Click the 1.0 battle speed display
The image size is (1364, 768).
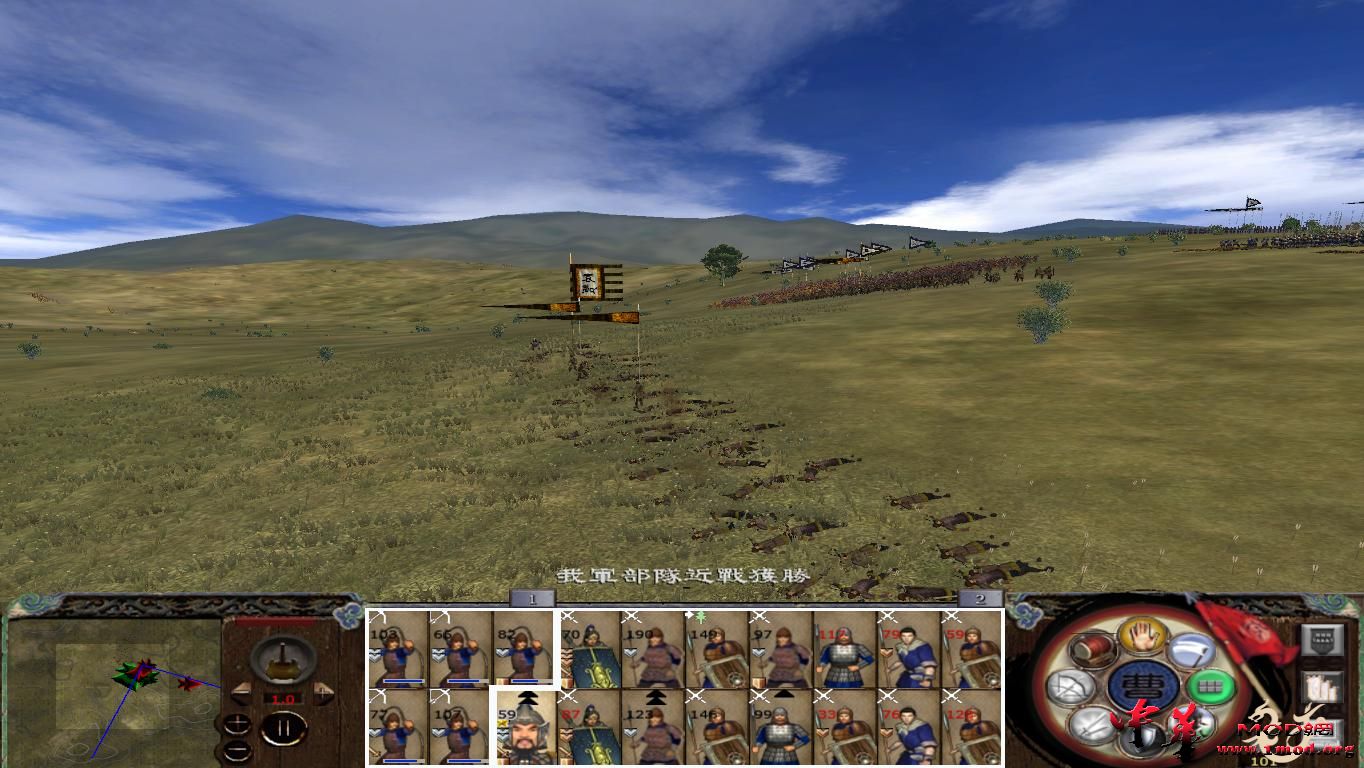283,700
